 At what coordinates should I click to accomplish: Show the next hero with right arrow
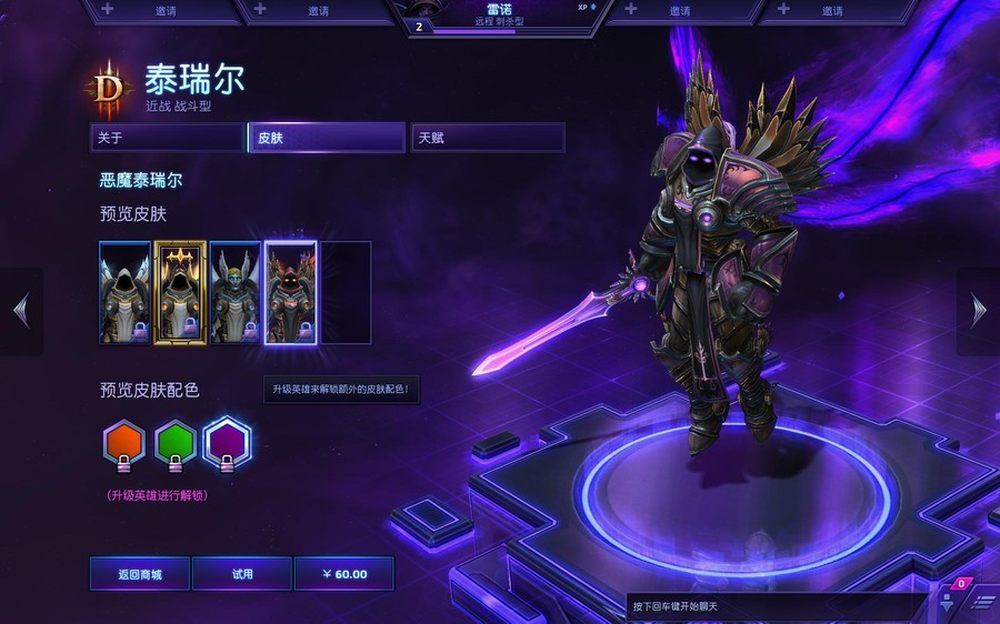(x=978, y=311)
